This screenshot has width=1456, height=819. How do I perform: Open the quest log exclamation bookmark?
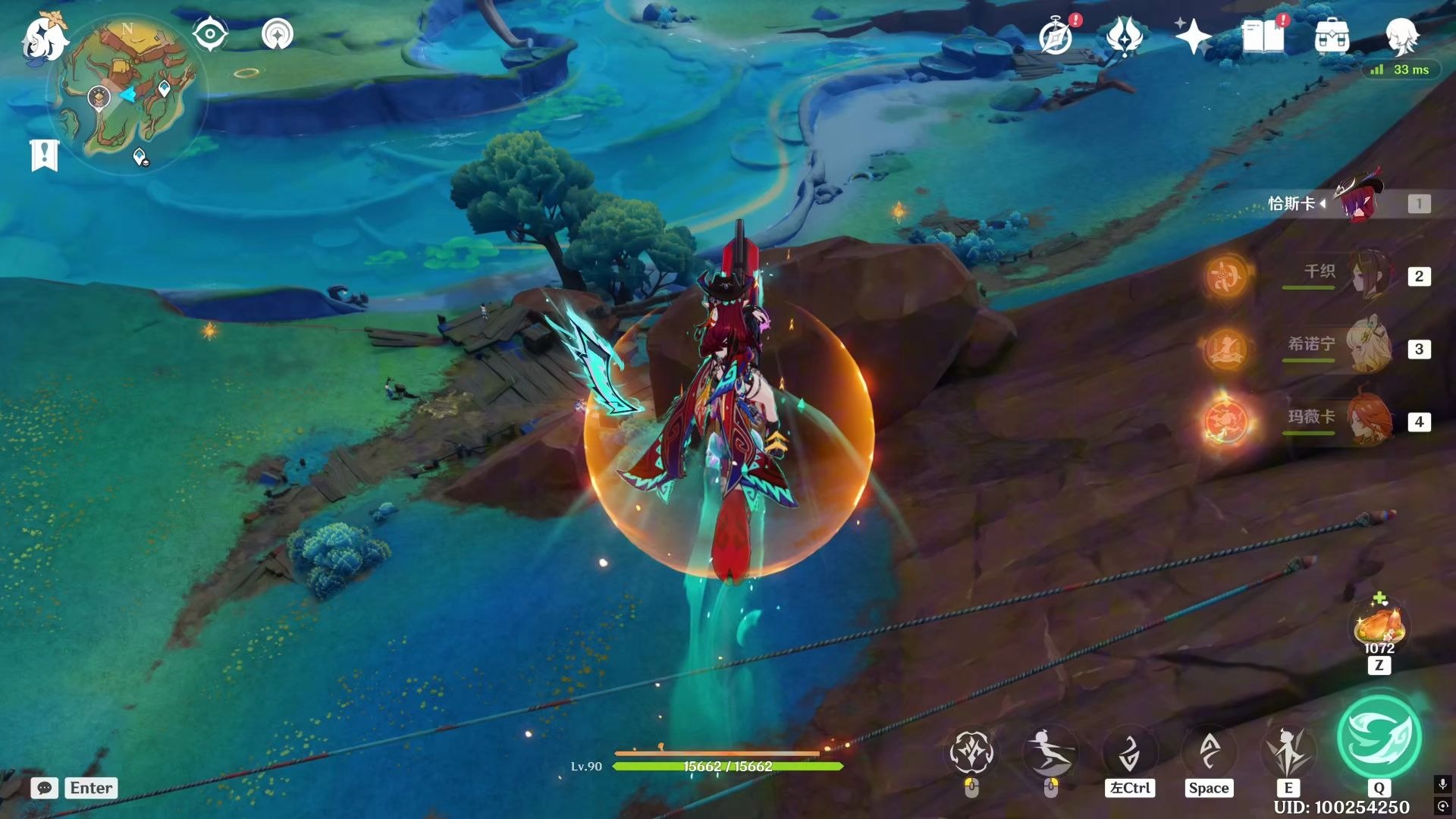point(44,155)
